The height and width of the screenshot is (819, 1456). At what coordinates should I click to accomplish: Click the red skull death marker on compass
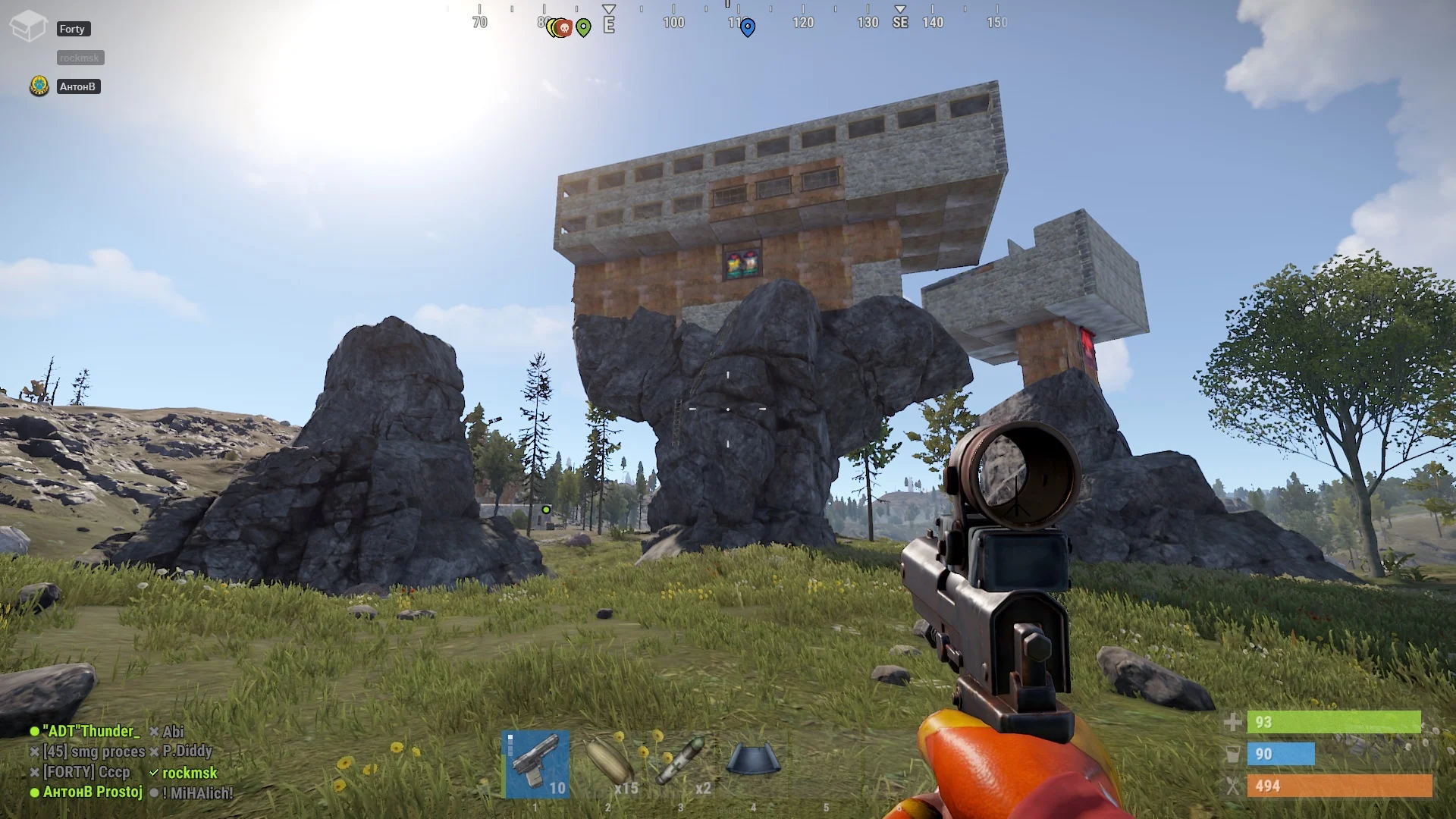(x=563, y=28)
